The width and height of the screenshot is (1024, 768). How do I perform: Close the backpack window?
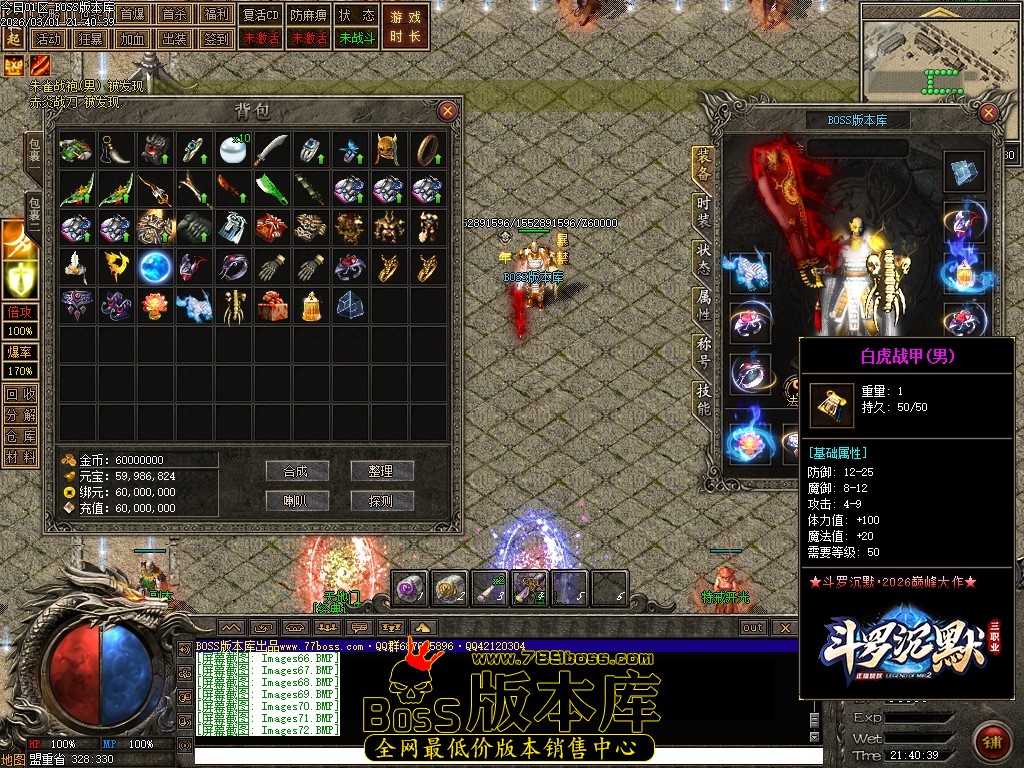(448, 110)
